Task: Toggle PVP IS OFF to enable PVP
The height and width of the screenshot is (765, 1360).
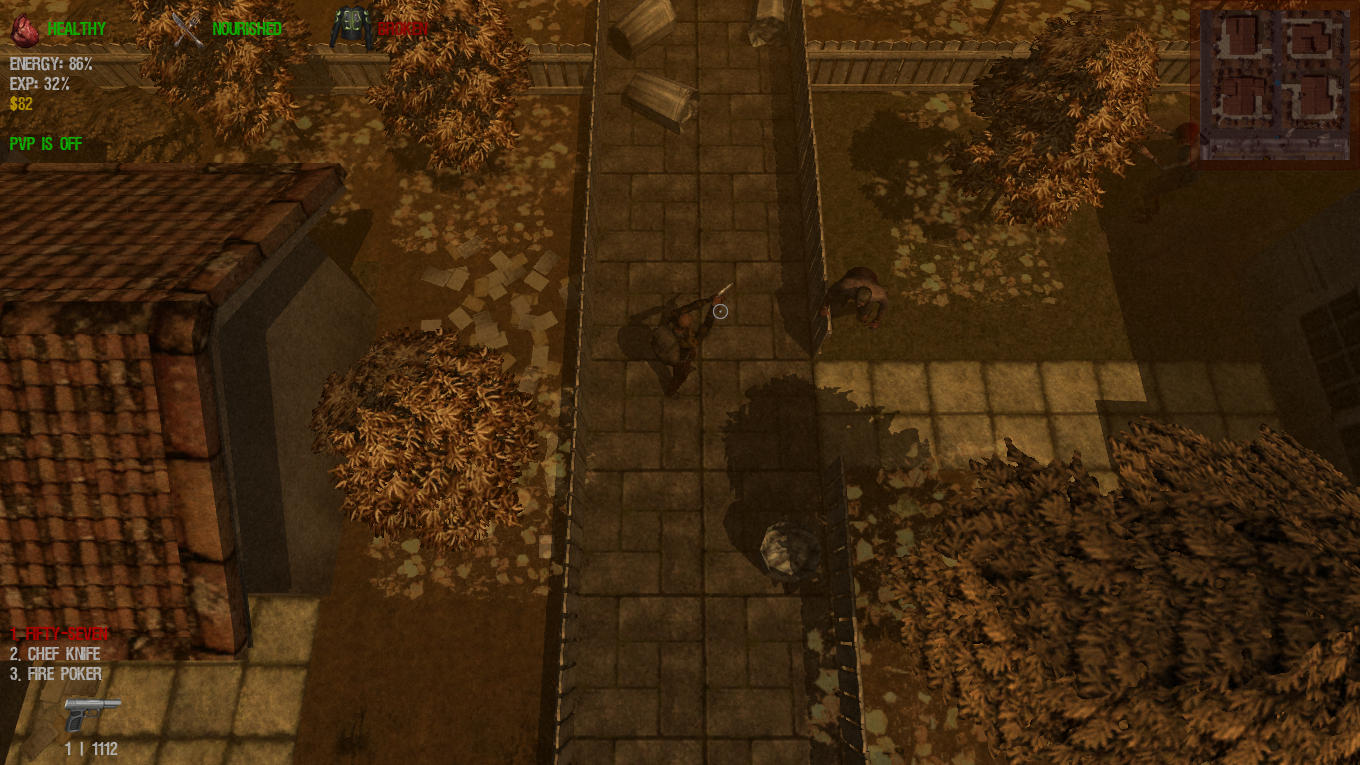Action: 45,144
